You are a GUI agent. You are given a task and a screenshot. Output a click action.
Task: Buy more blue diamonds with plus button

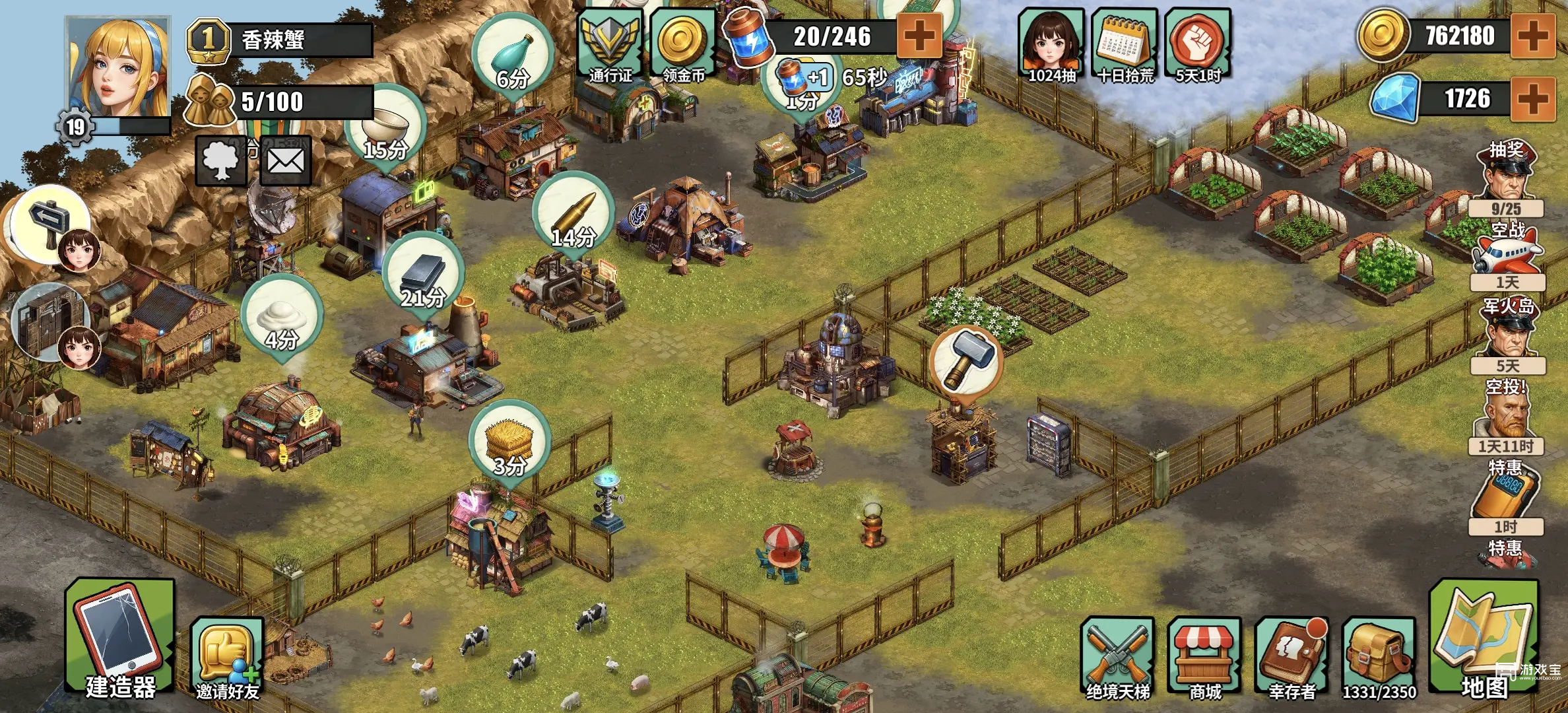tap(1532, 99)
